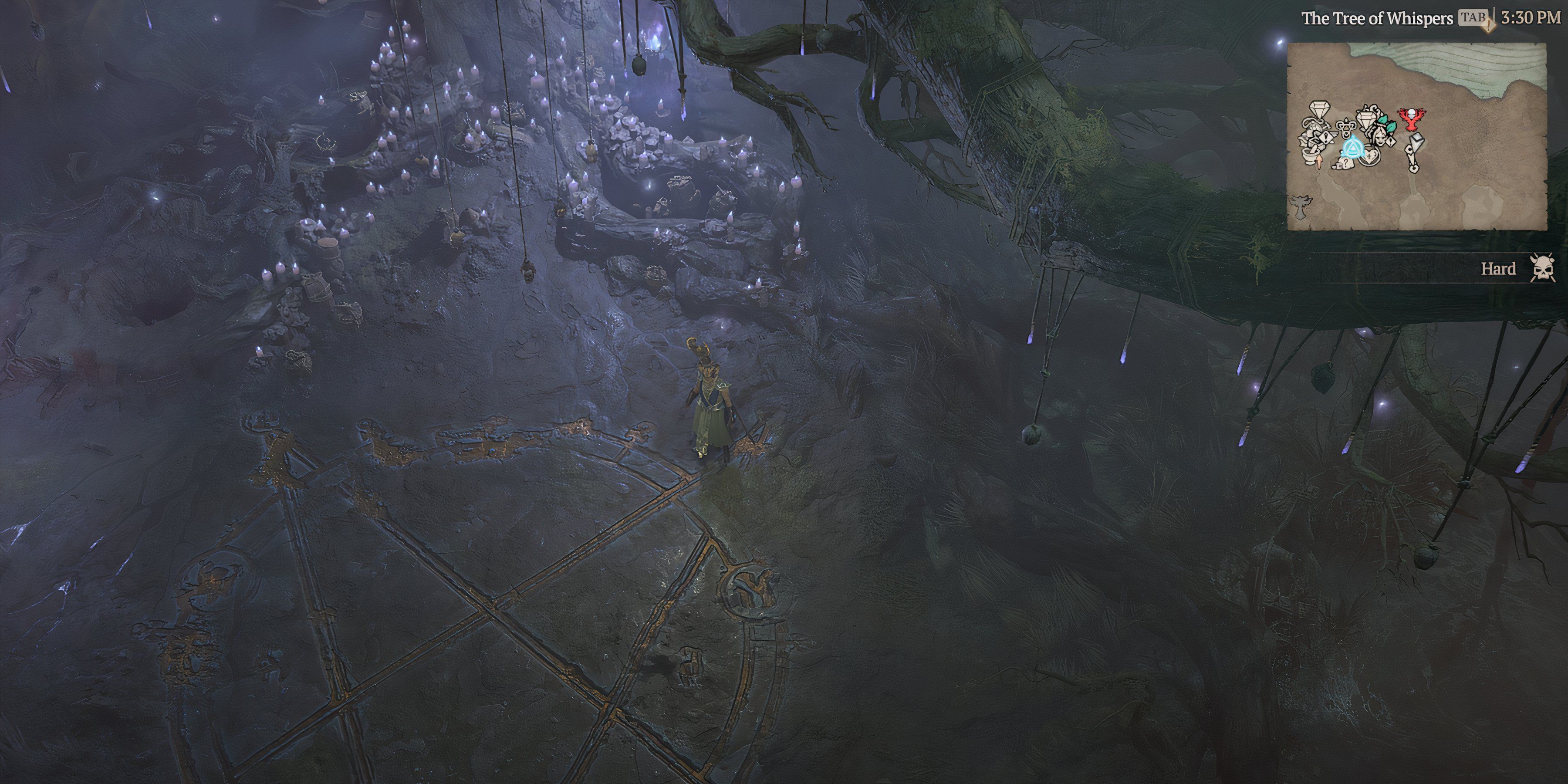Select the red Tree of Whispers marker
This screenshot has height=784, width=1568.
1411,119
